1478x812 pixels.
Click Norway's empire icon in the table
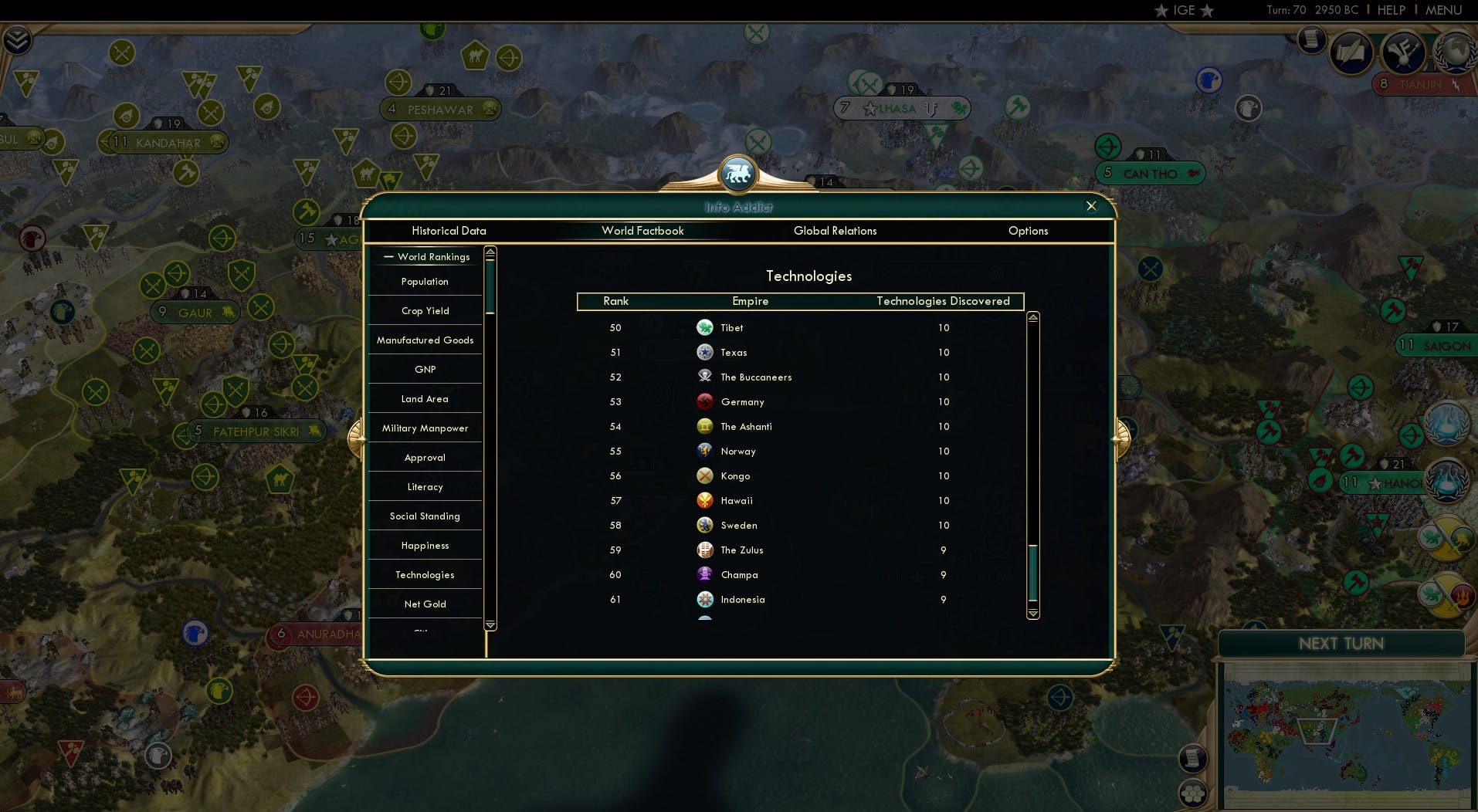[705, 451]
